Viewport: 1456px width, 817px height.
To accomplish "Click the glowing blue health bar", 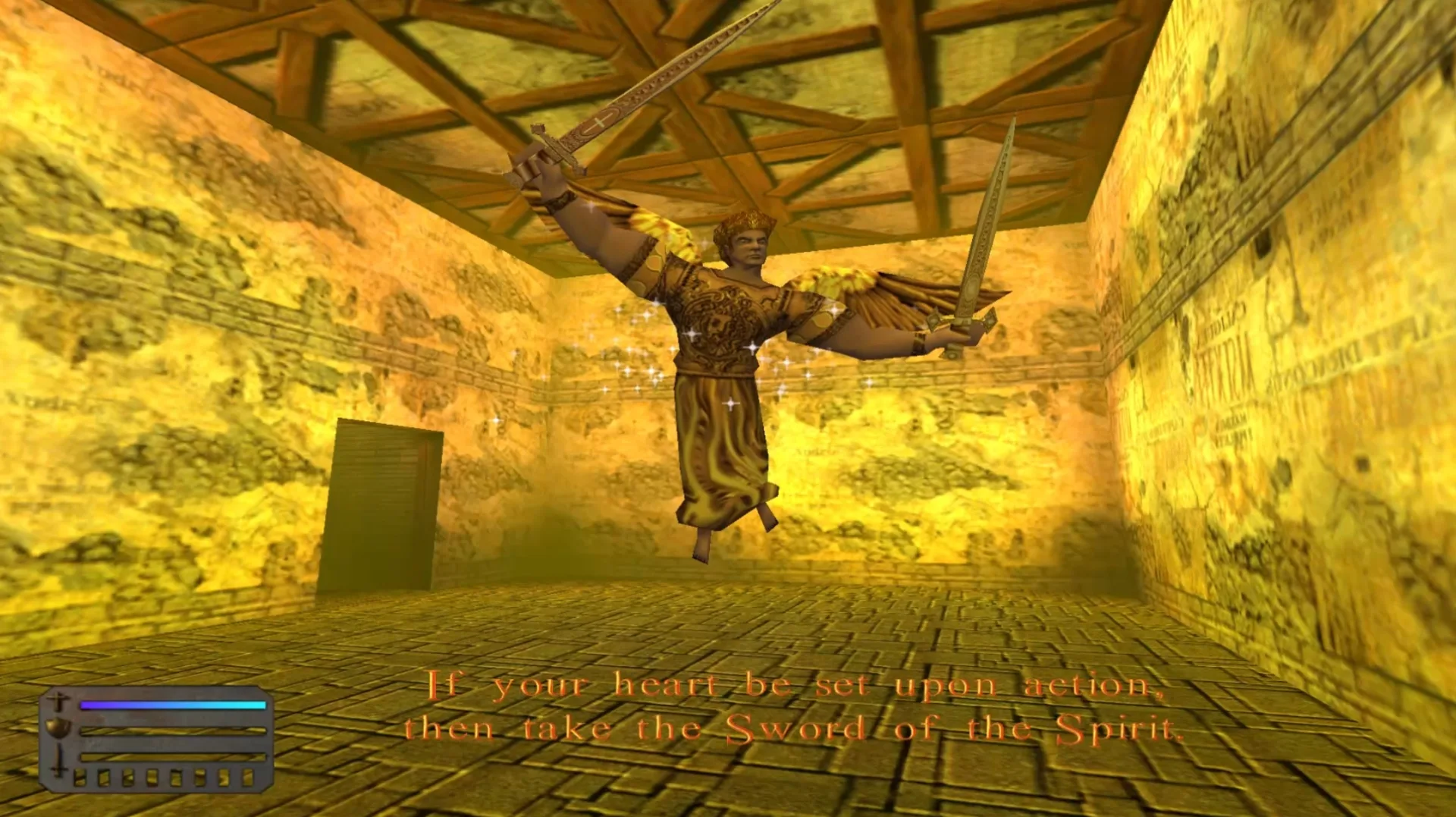I will pos(172,705).
